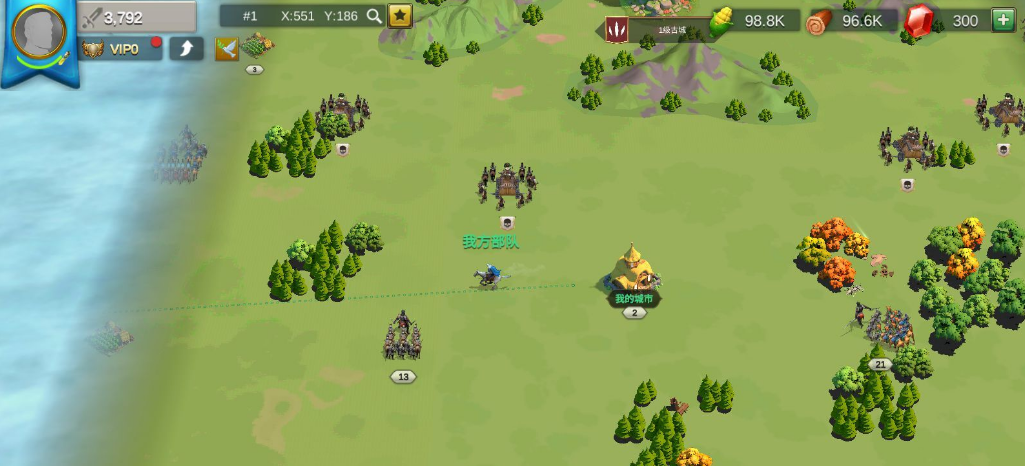Open the VIP0 panel
Viewport: 1025px width, 466px height.
[x=120, y=49]
